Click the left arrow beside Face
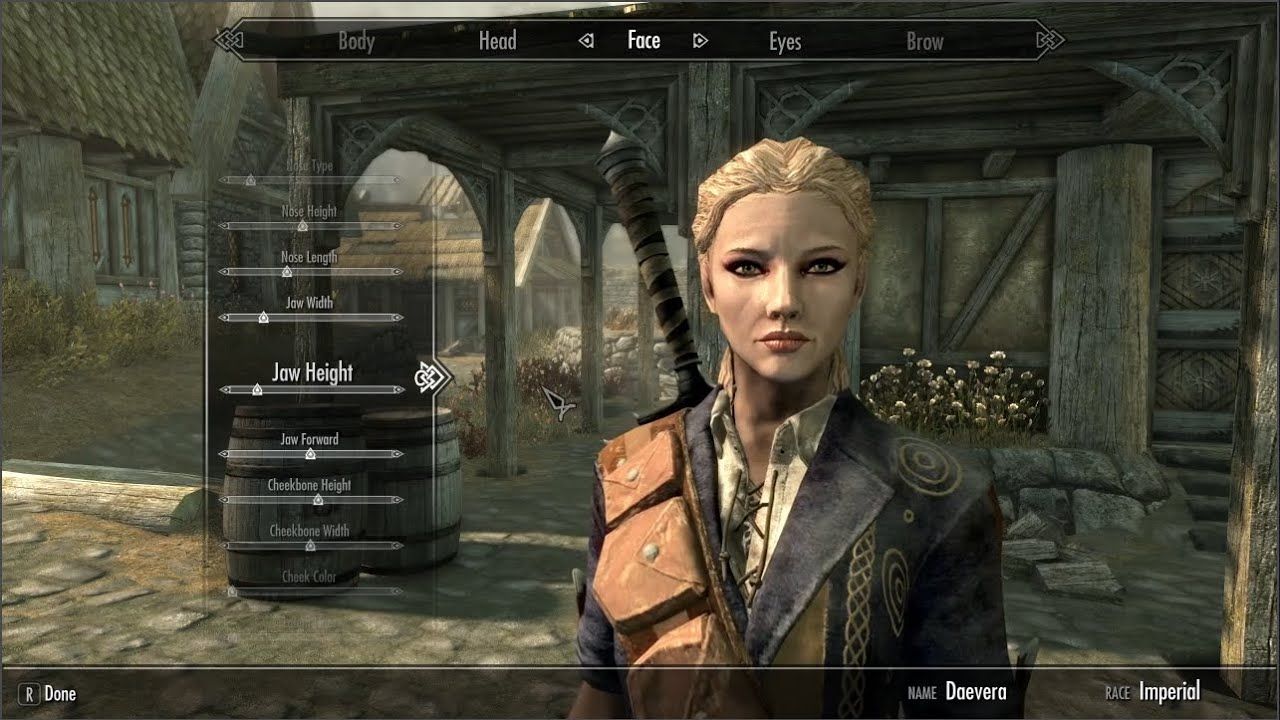This screenshot has height=720, width=1280. point(587,41)
